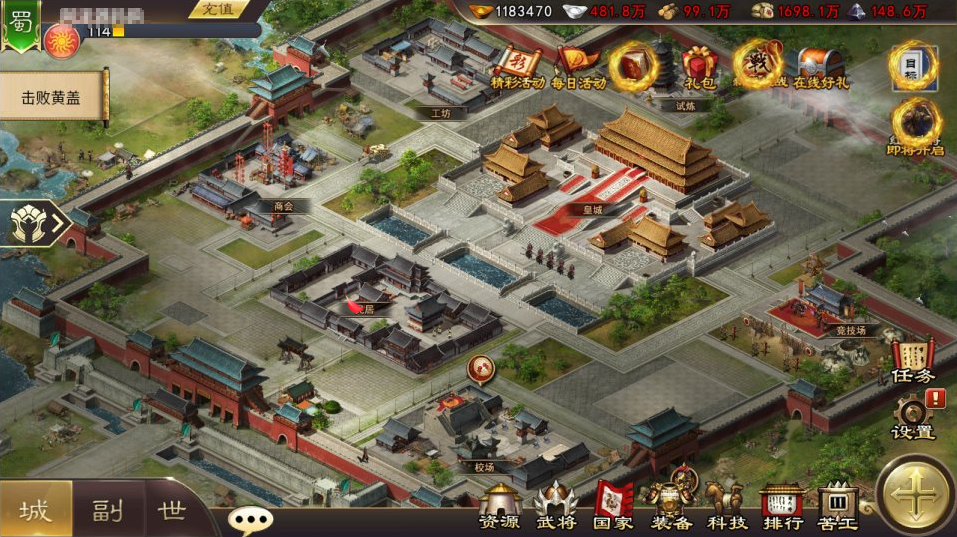This screenshot has height=537, width=957.
Task: Open 精彩活动 events scroll icon
Action: (517, 66)
